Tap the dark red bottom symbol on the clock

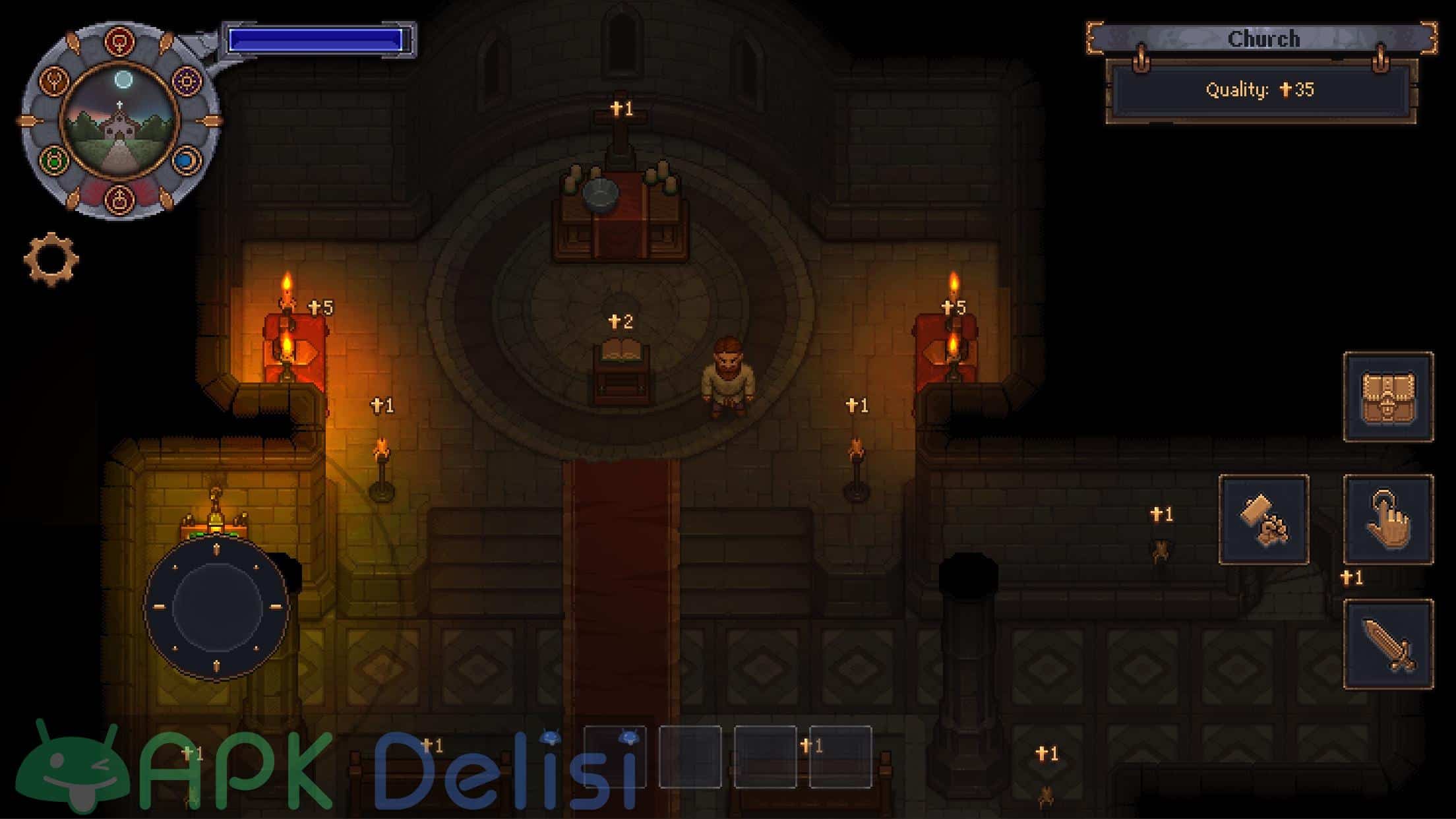[x=120, y=200]
